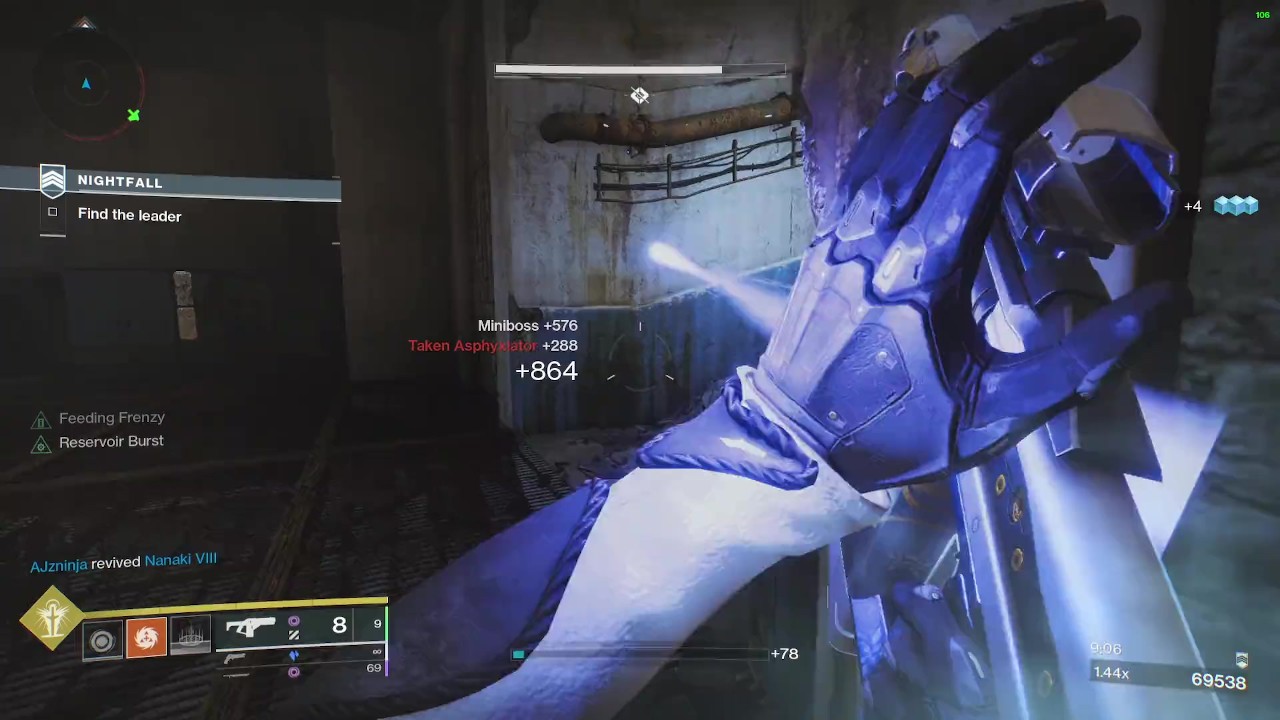
Task: Activate the orange swirl melee ability icon
Action: click(146, 637)
